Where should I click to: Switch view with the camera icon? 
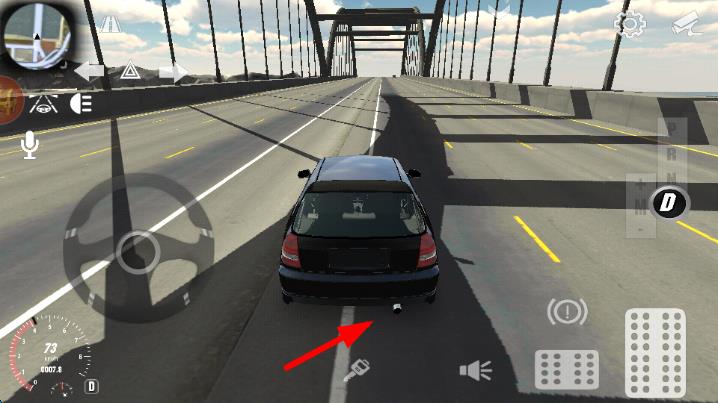pos(684,24)
